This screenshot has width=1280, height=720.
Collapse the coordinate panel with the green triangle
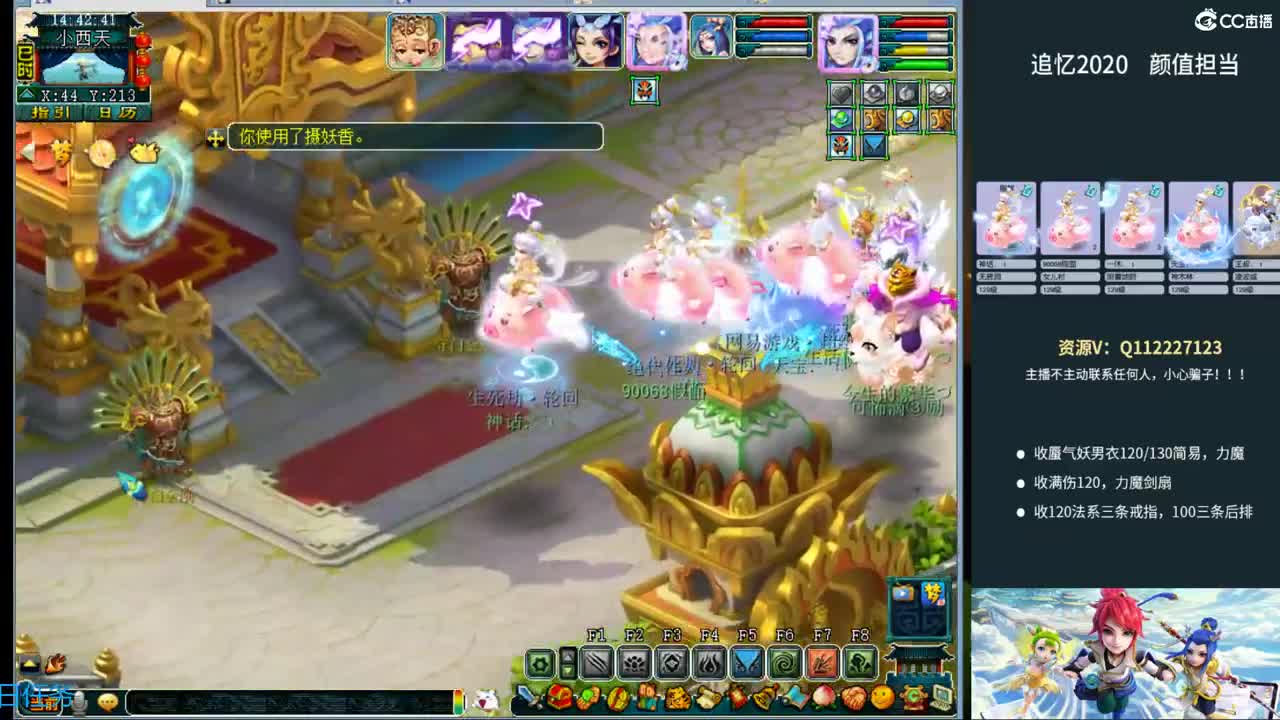point(26,95)
